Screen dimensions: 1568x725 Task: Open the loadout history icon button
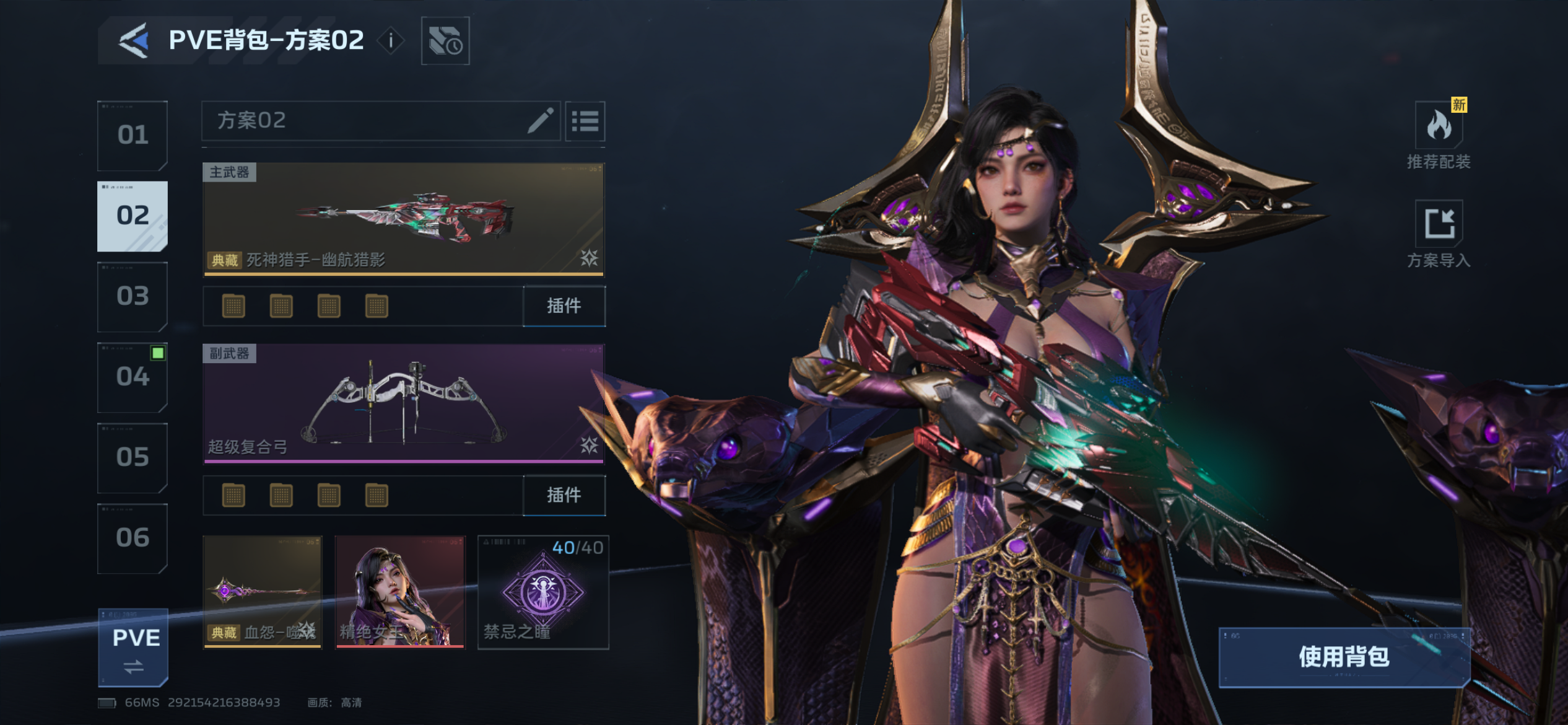pyautogui.click(x=445, y=41)
